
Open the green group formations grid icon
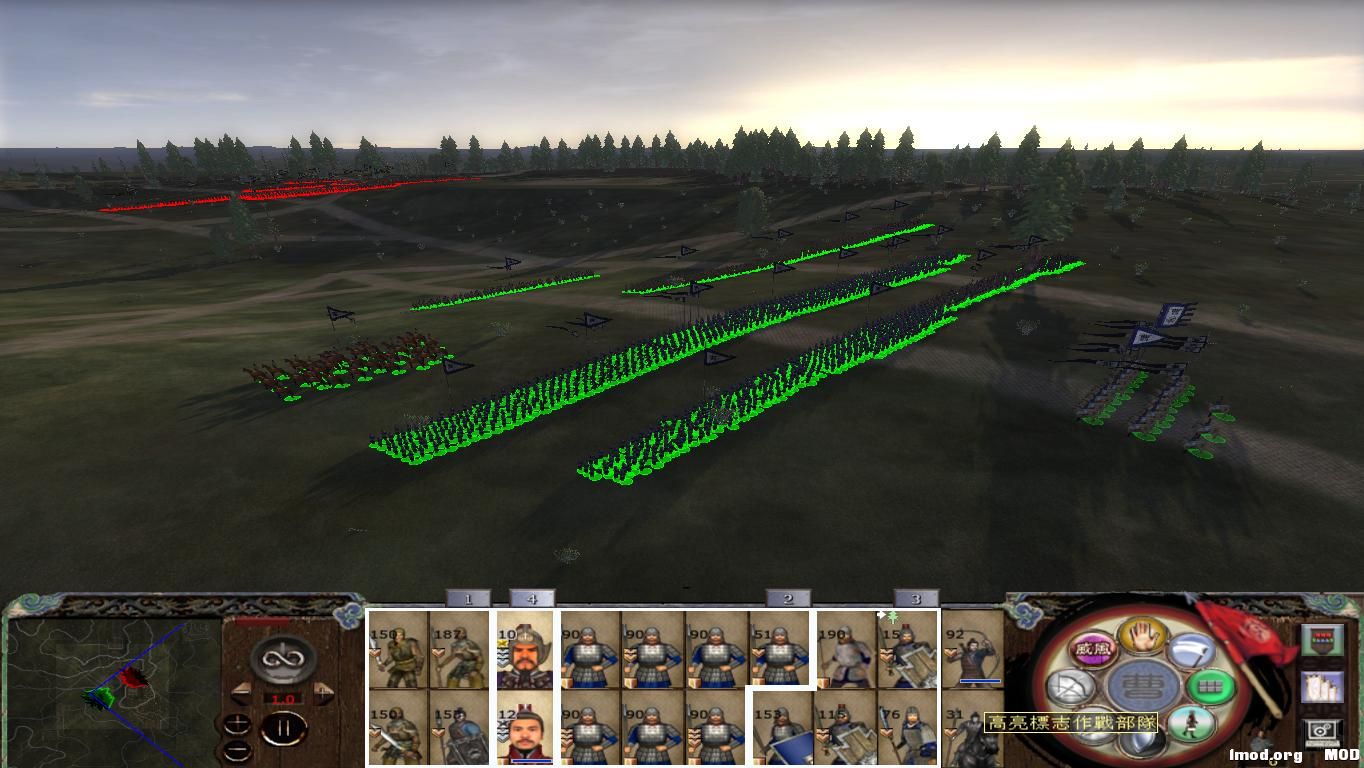pos(1211,687)
